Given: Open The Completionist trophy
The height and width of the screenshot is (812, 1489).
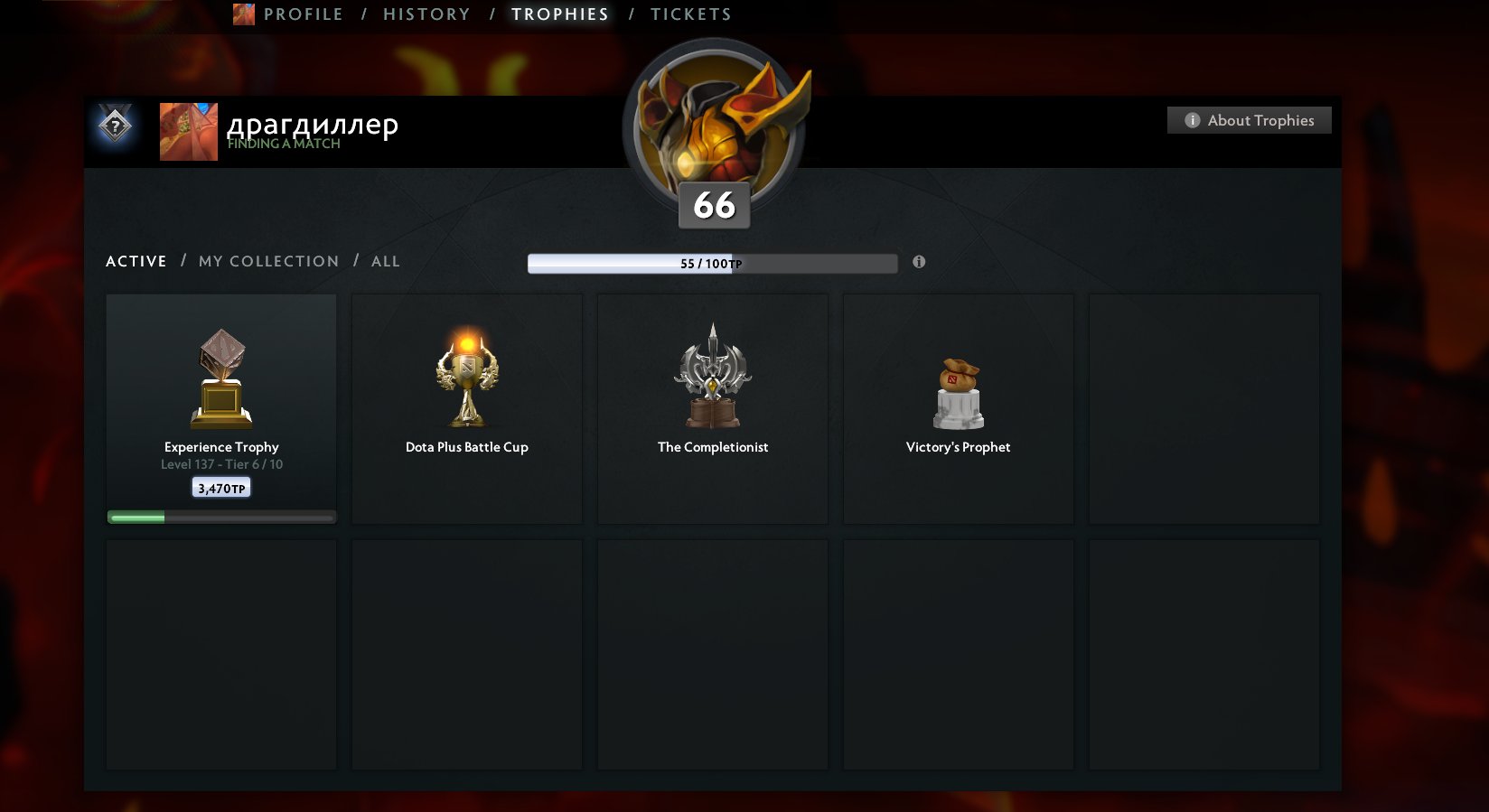Looking at the screenshot, I should pos(712,375).
